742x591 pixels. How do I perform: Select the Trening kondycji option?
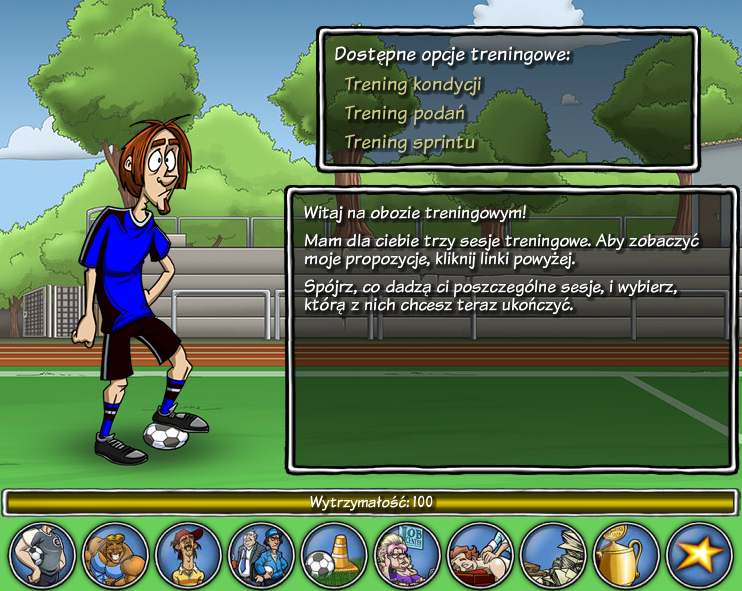(x=413, y=85)
